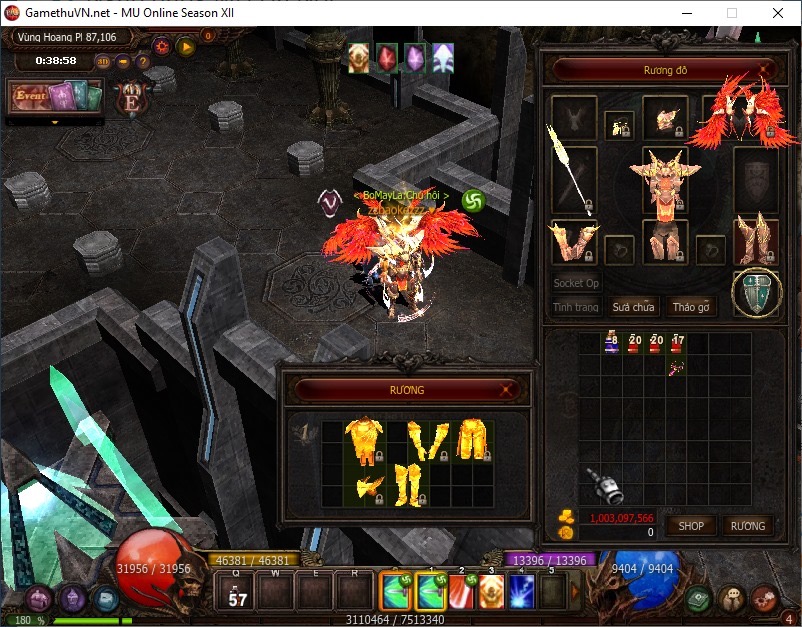Click the red E shield emblem
Image resolution: width=802 pixels, height=627 pixels.
point(129,100)
